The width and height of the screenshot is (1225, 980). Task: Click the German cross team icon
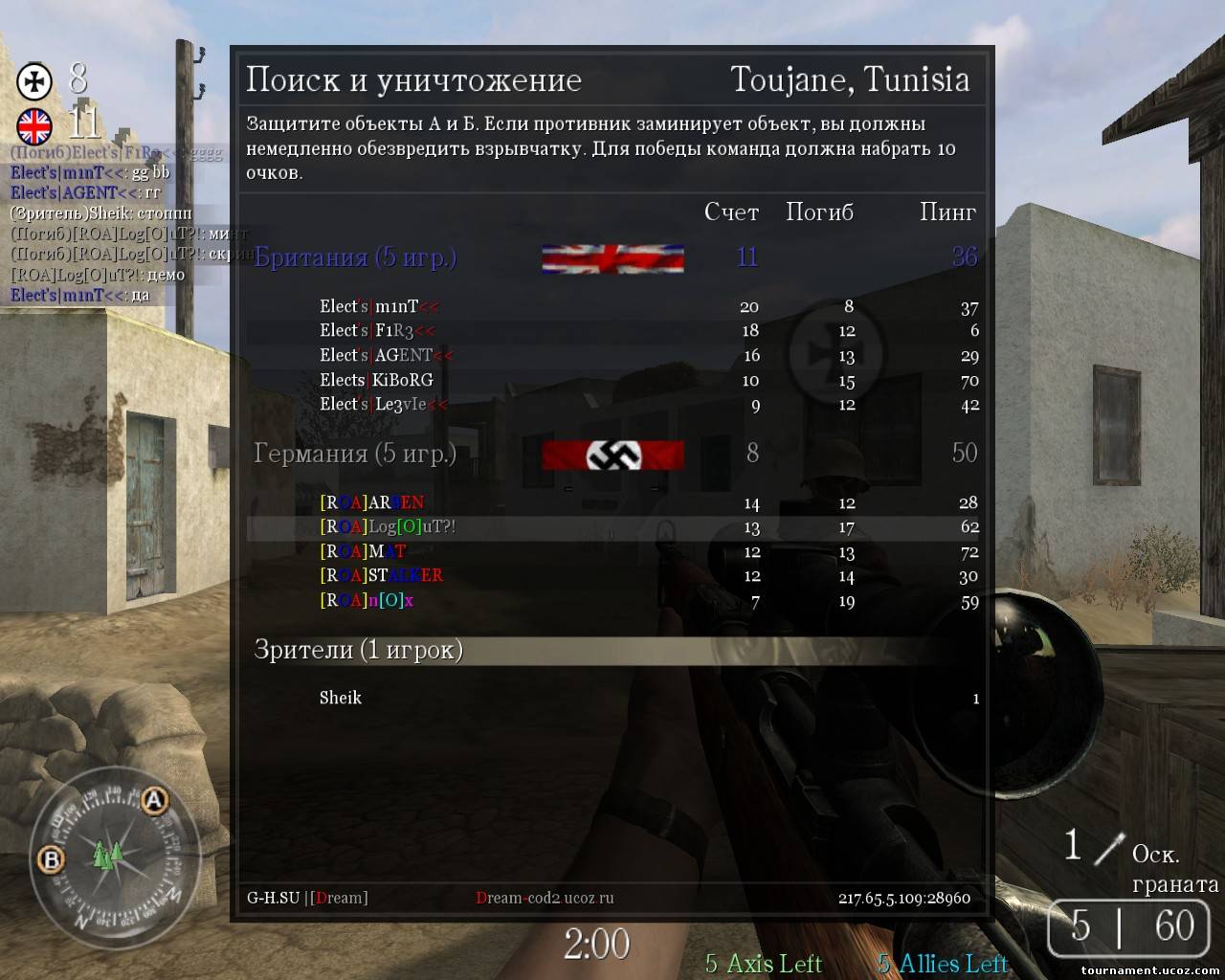[35, 81]
